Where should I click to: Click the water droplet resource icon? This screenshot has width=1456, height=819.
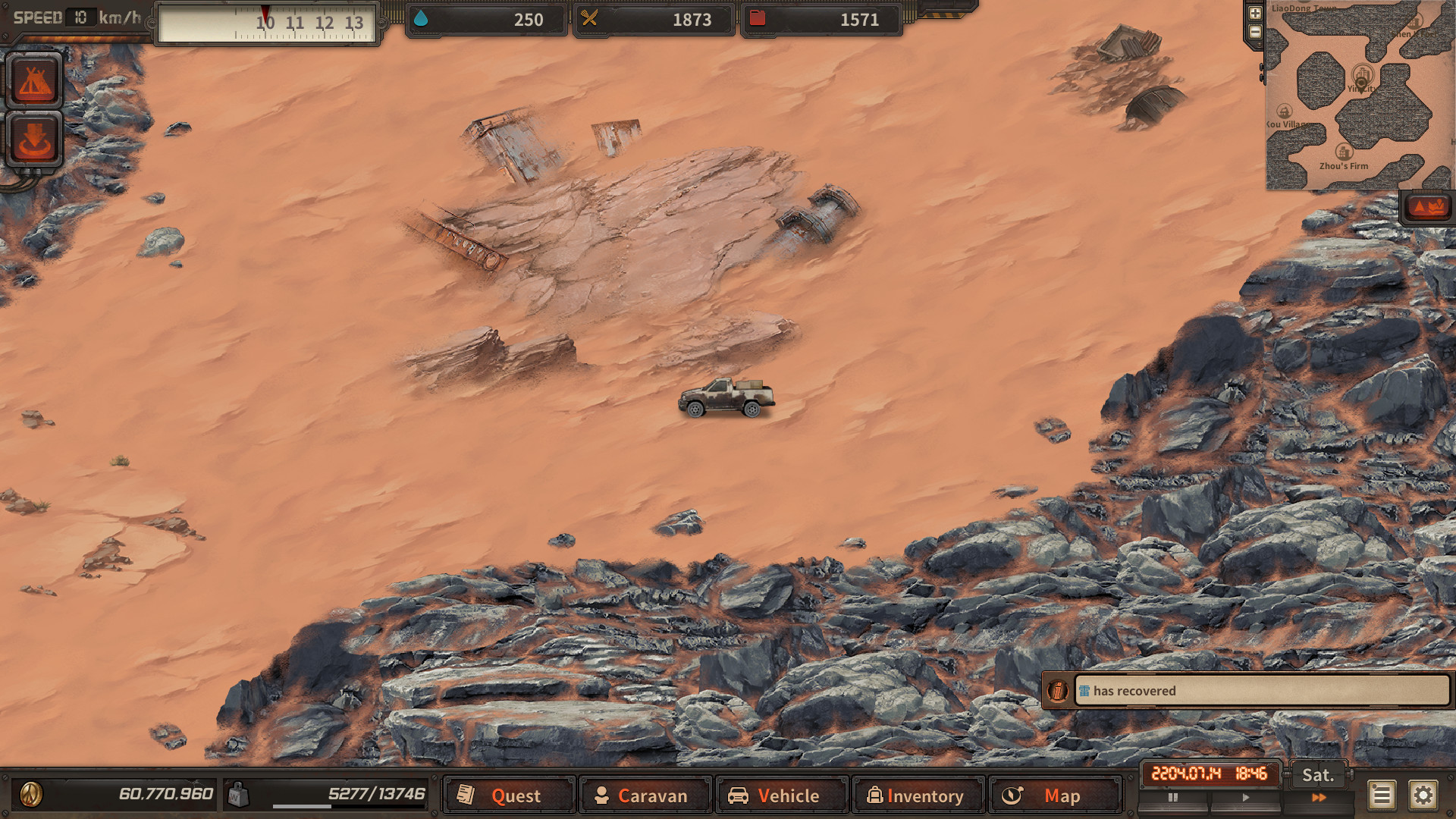coord(422,20)
